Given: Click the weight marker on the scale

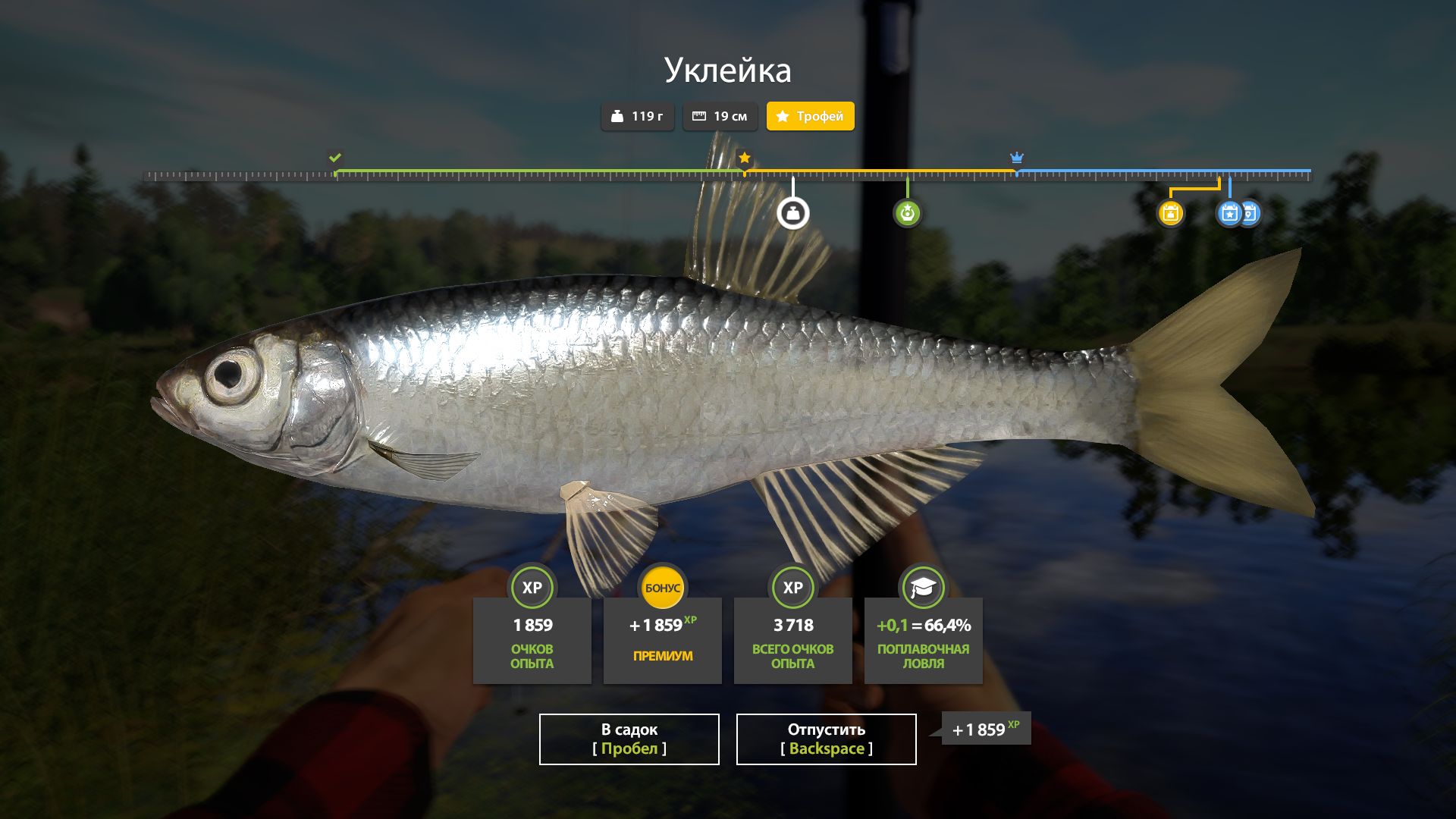Looking at the screenshot, I should (793, 213).
